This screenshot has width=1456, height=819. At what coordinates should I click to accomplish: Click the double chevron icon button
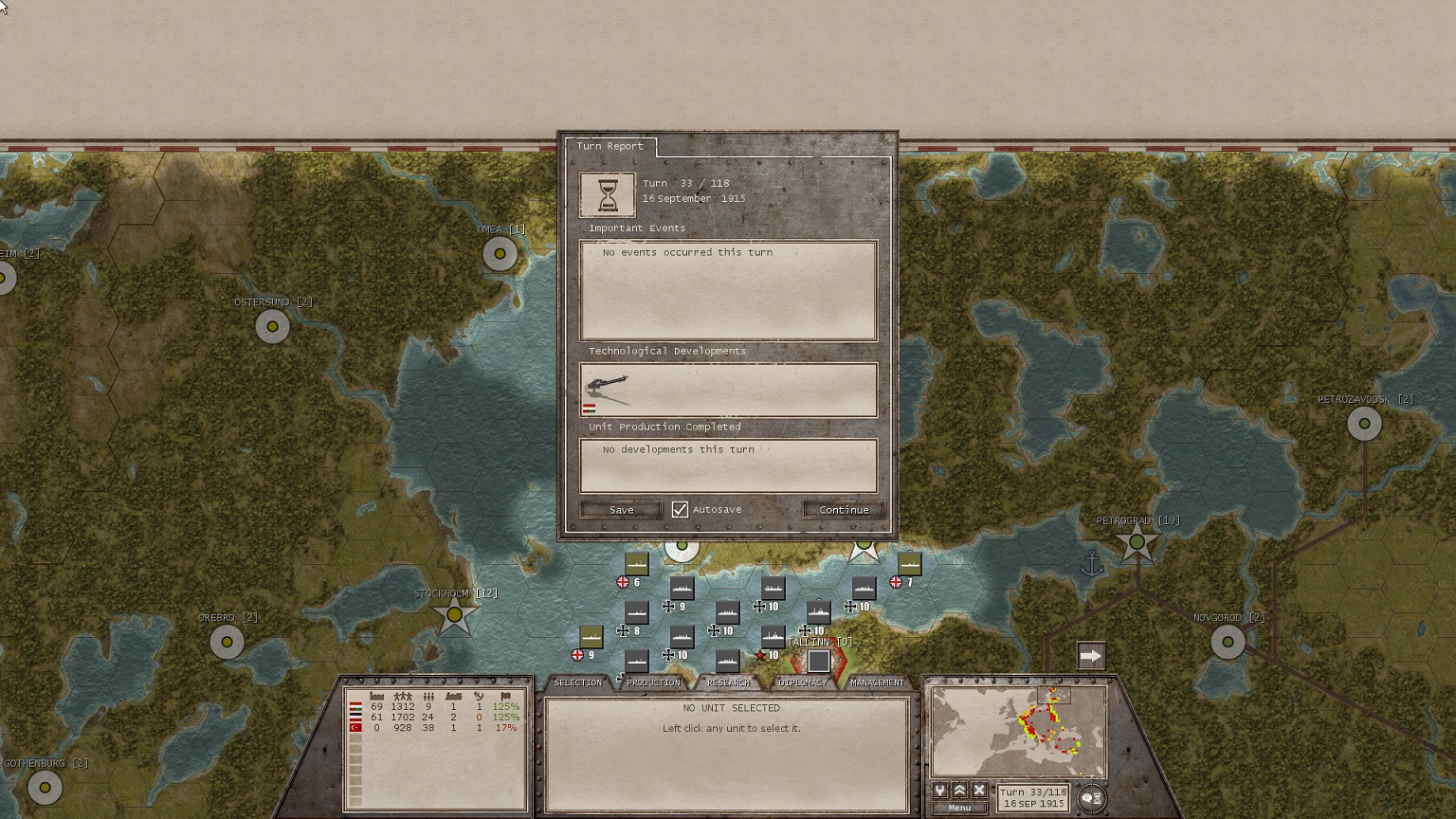959,791
